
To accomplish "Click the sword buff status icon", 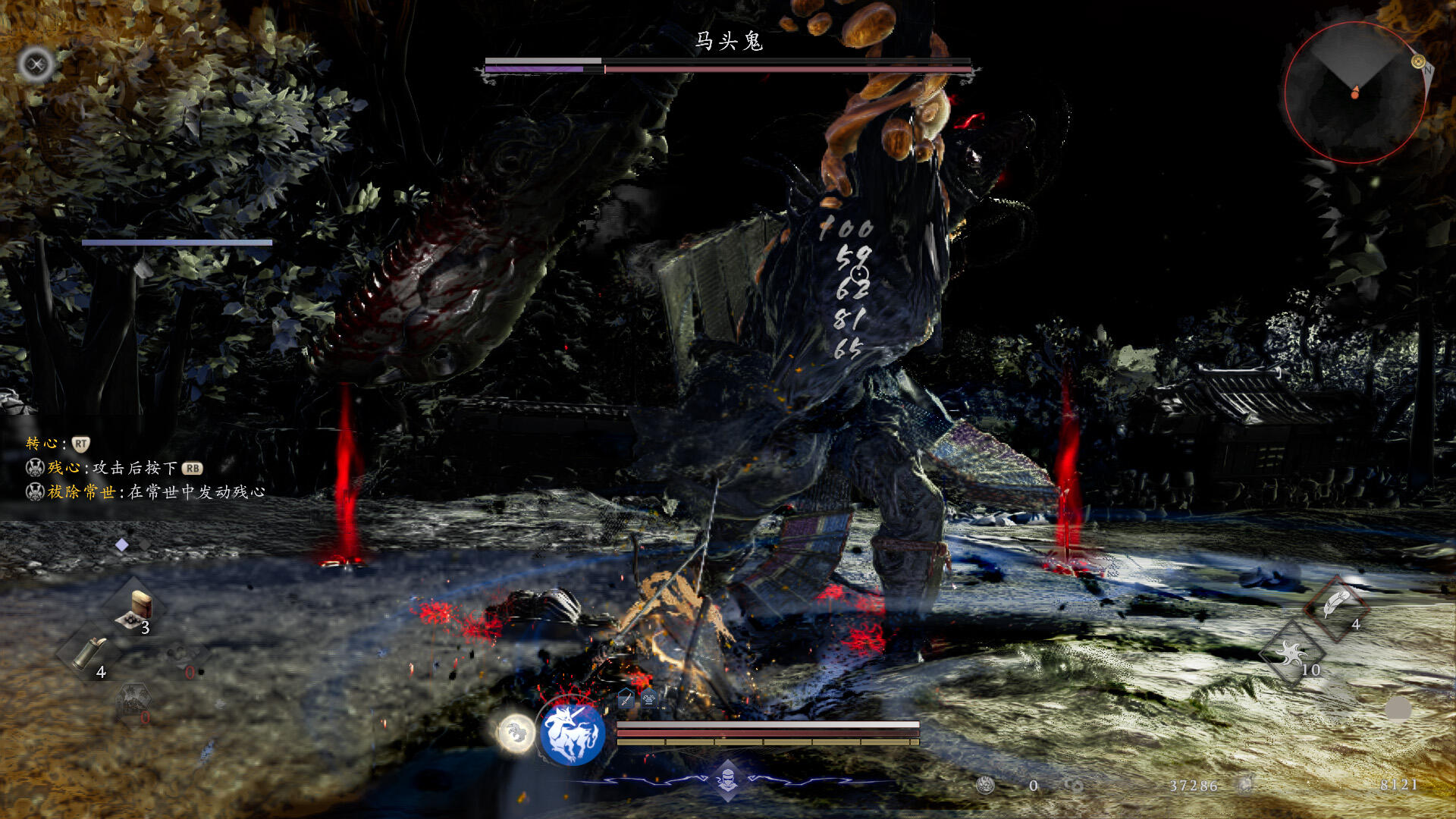I will point(626,698).
